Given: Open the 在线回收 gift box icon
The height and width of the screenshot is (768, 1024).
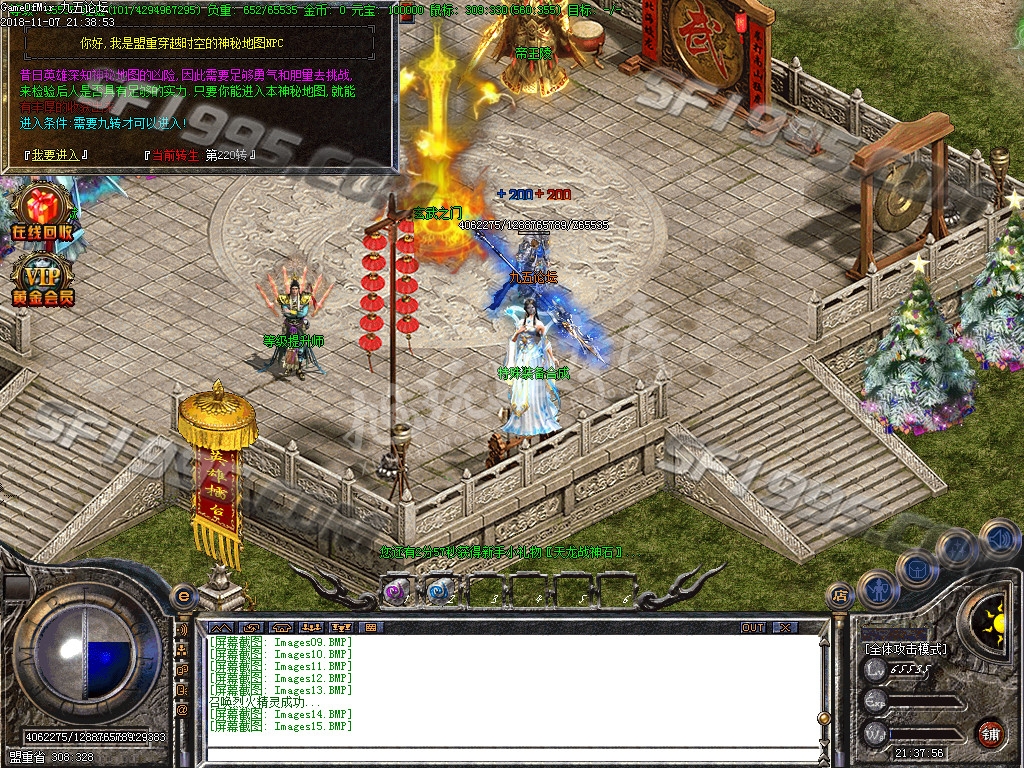Looking at the screenshot, I should coord(41,213).
